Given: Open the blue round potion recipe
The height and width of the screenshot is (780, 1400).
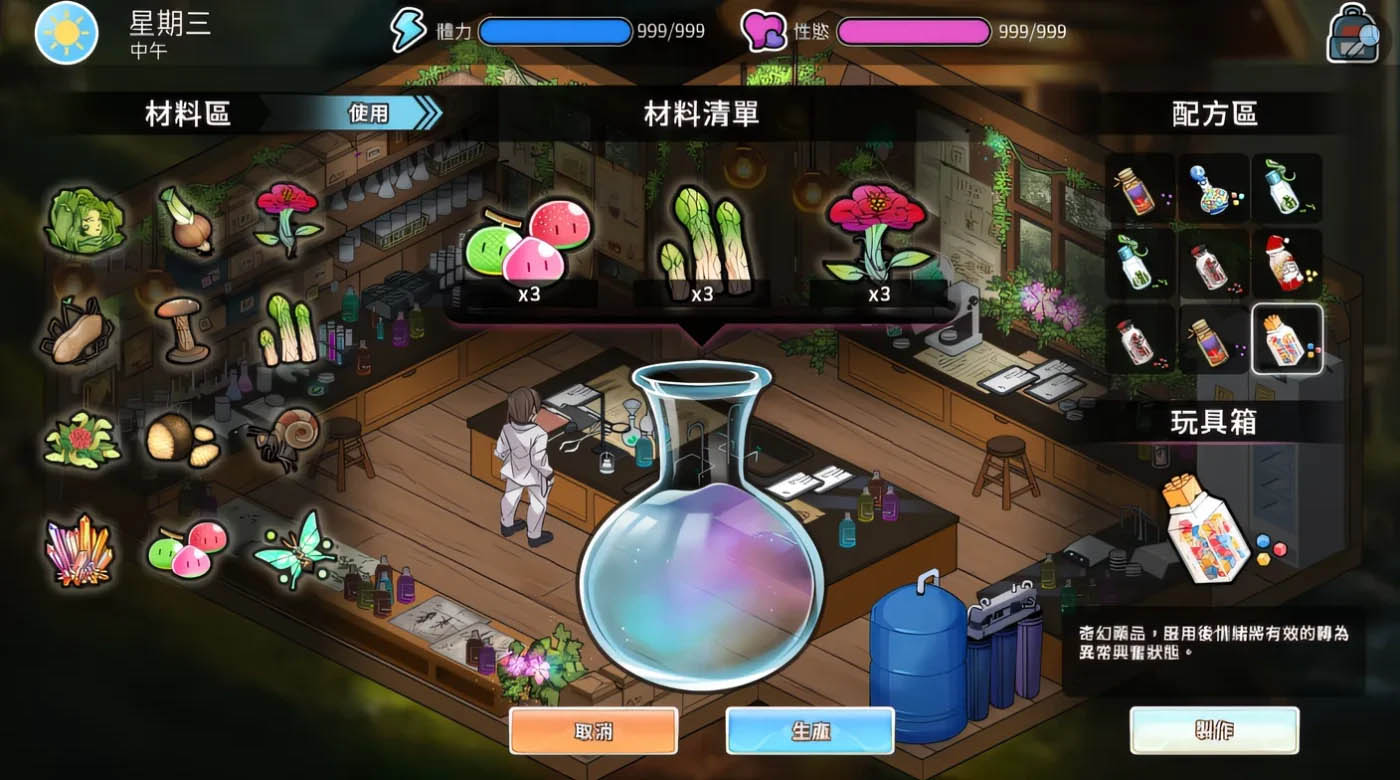Looking at the screenshot, I should 1214,188.
